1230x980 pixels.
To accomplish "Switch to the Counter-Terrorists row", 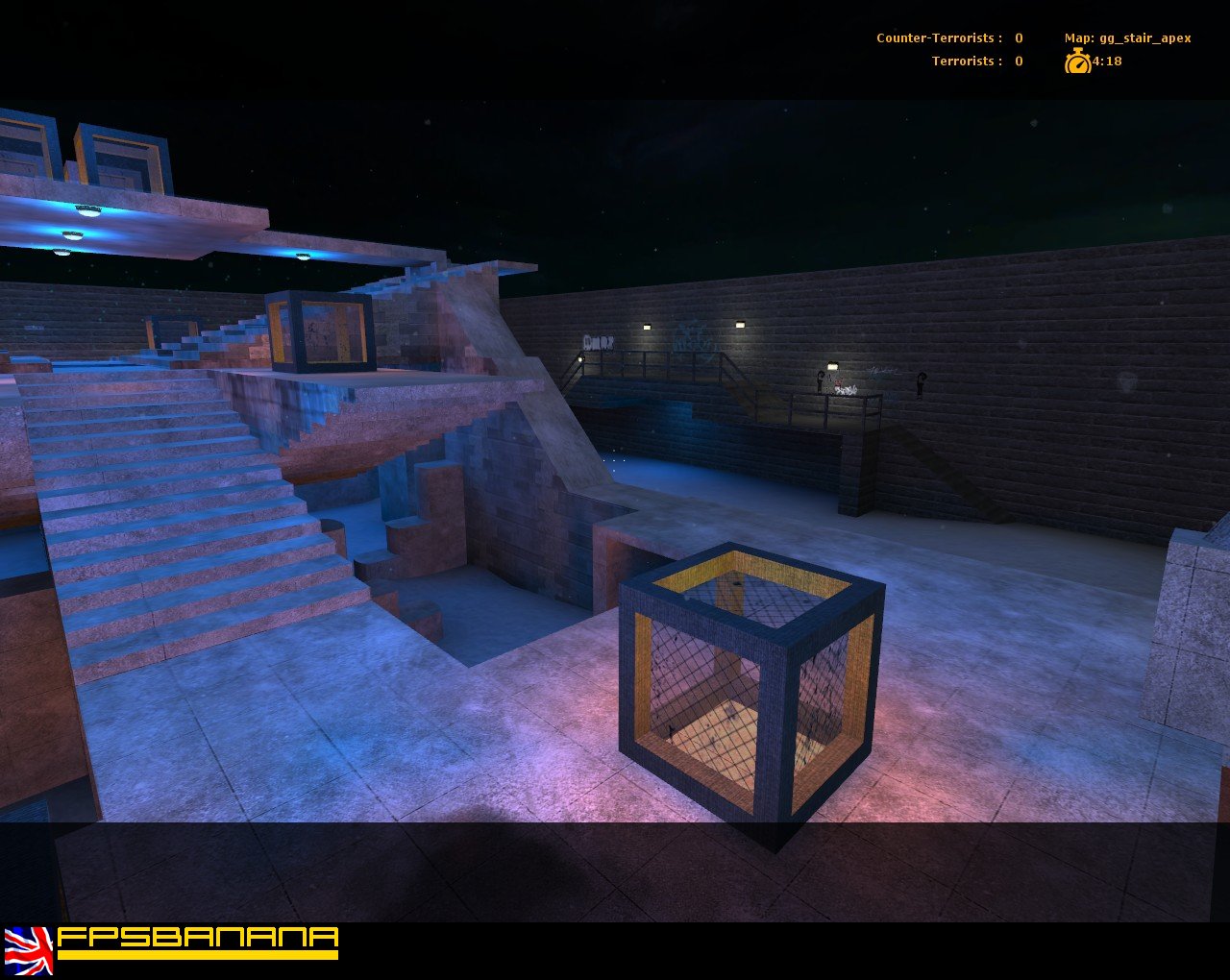I will [947, 37].
